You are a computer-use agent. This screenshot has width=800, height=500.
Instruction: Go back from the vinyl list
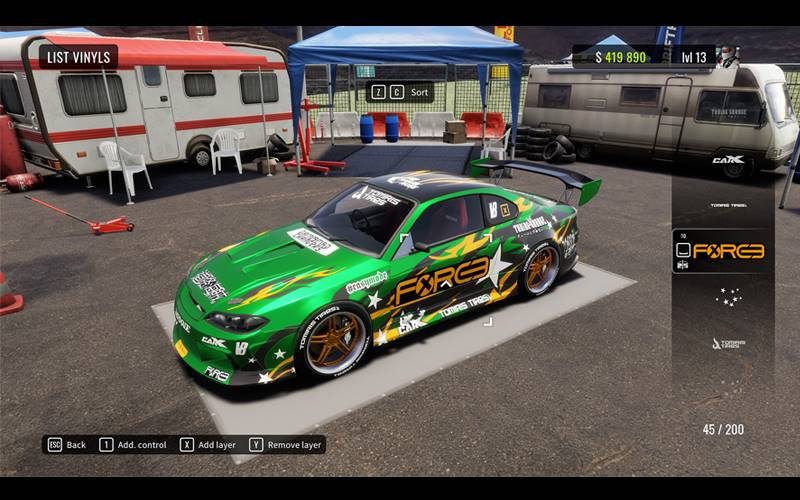point(67,444)
